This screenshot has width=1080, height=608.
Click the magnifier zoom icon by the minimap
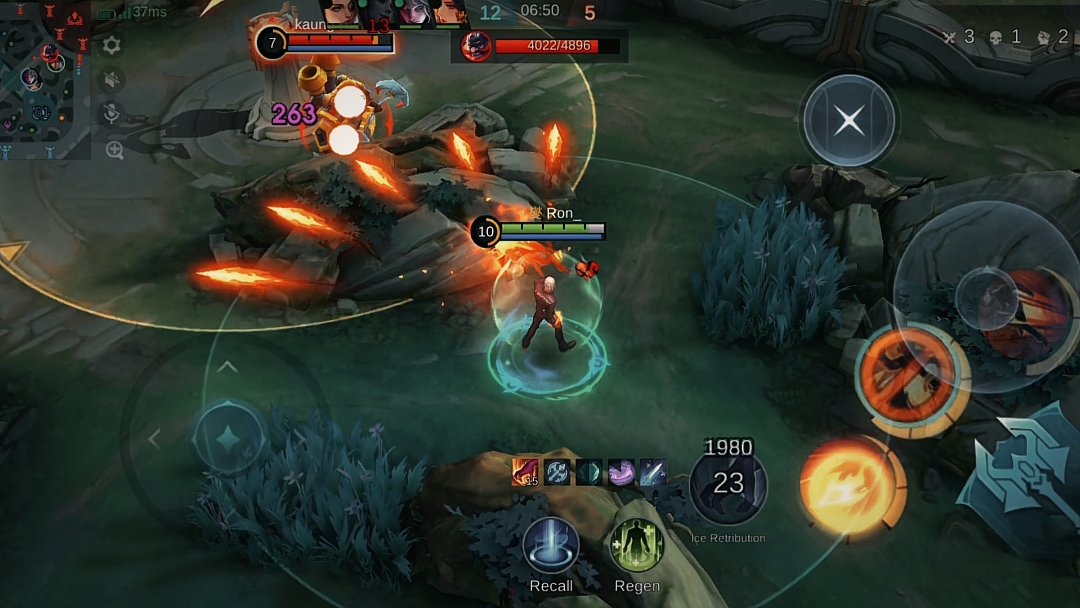tap(114, 151)
